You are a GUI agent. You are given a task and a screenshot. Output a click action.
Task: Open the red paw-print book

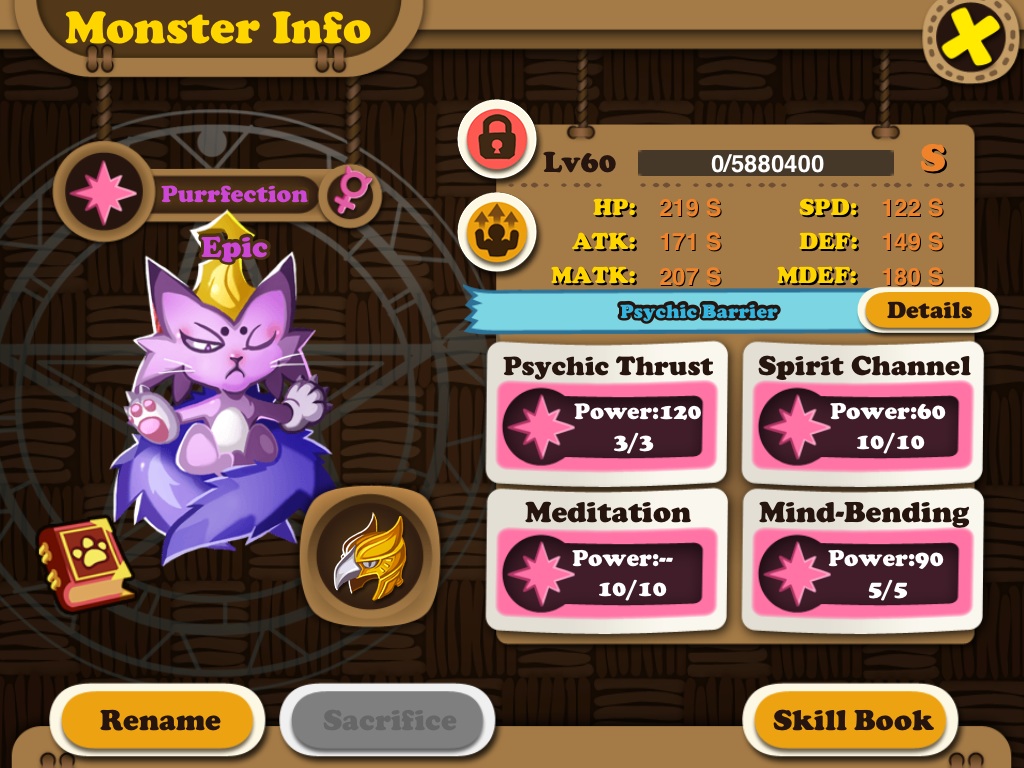[x=87, y=562]
